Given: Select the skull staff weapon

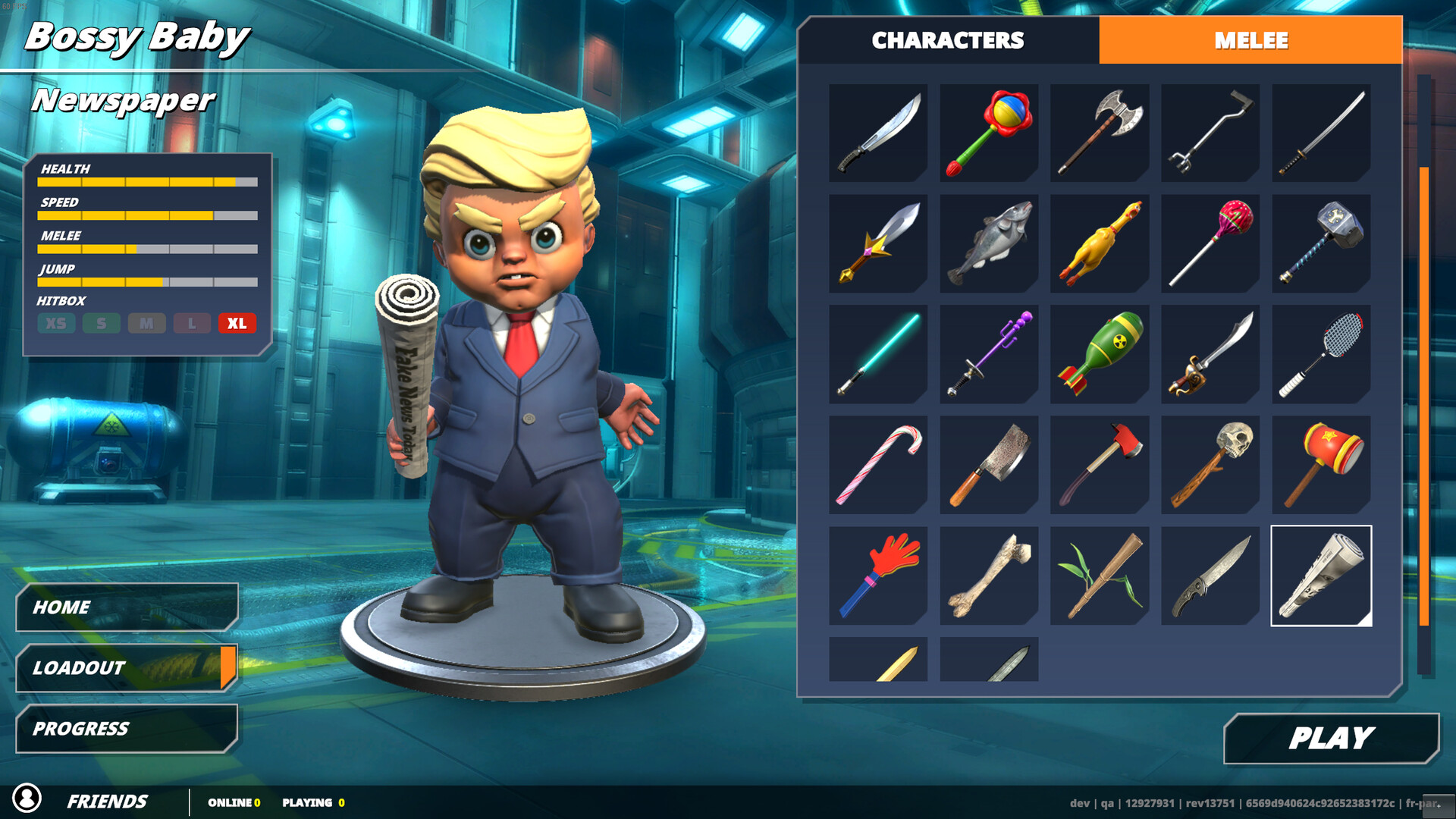Looking at the screenshot, I should click(x=1210, y=465).
